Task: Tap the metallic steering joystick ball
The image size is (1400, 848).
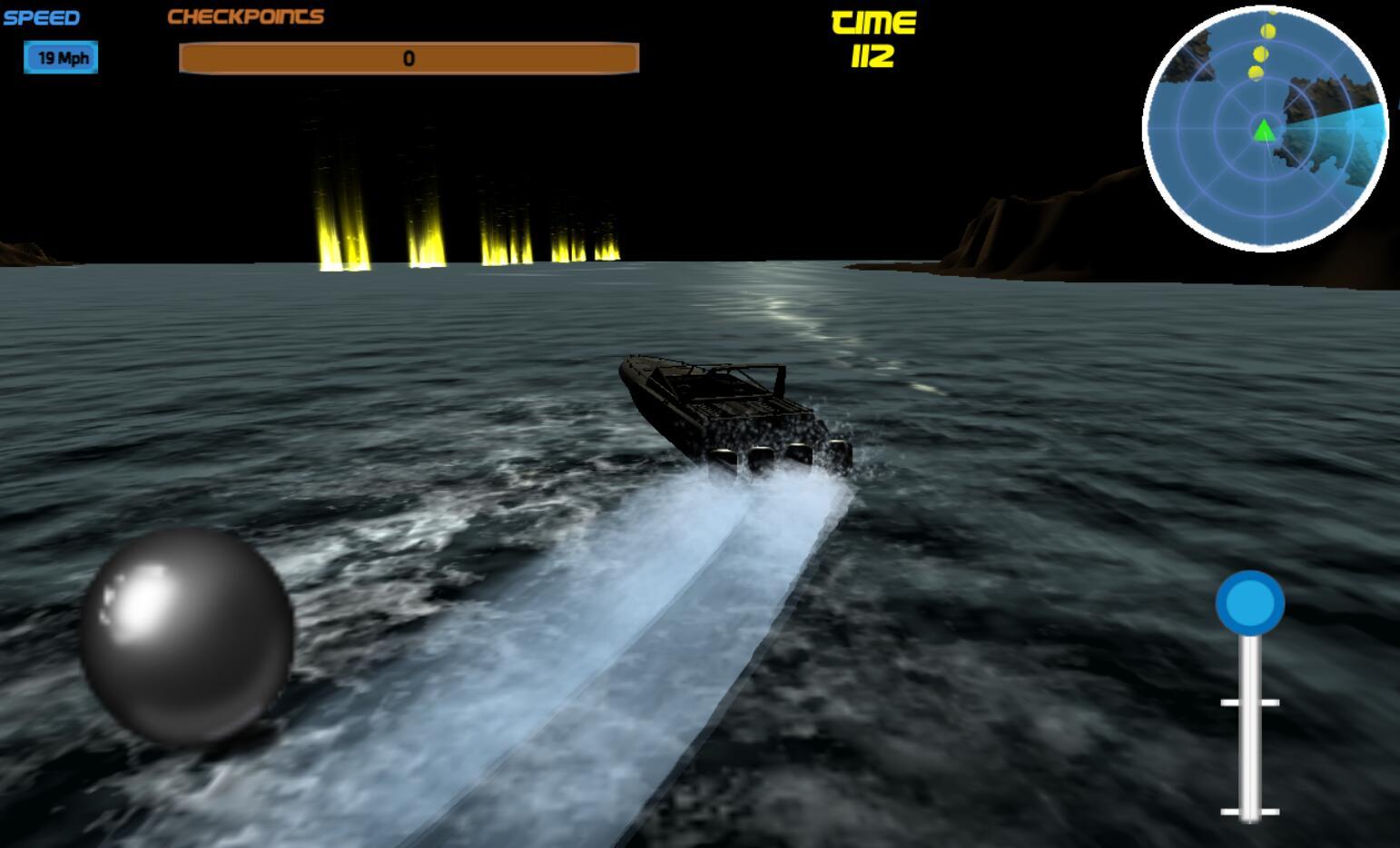Action: click(186, 636)
